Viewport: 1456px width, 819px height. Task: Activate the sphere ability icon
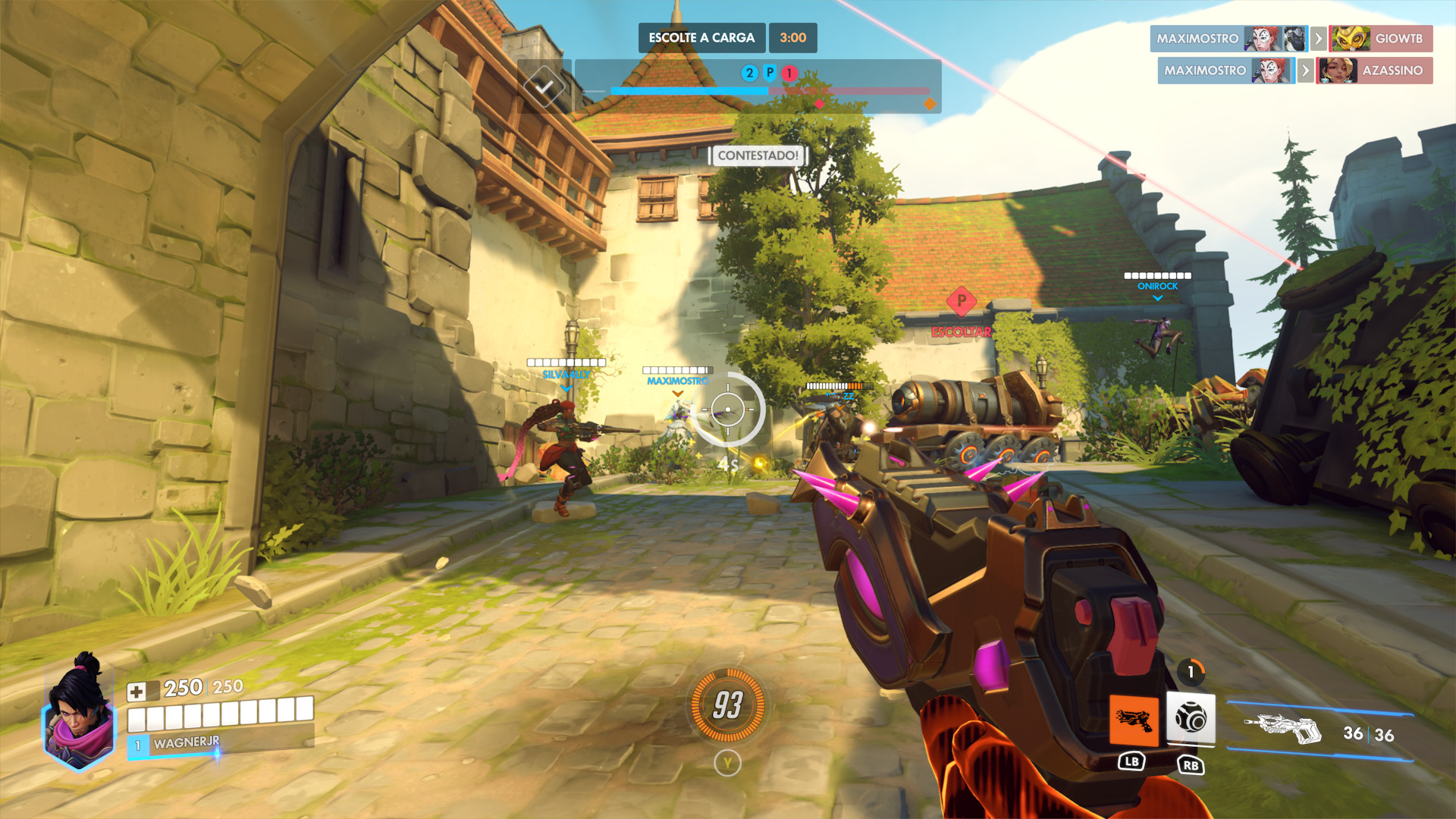(1190, 717)
